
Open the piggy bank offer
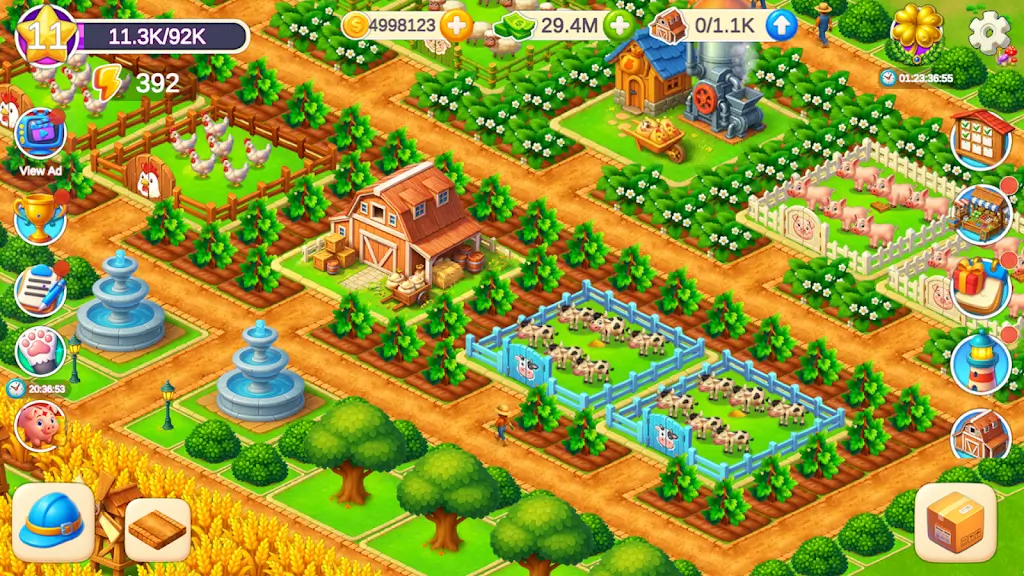point(40,424)
